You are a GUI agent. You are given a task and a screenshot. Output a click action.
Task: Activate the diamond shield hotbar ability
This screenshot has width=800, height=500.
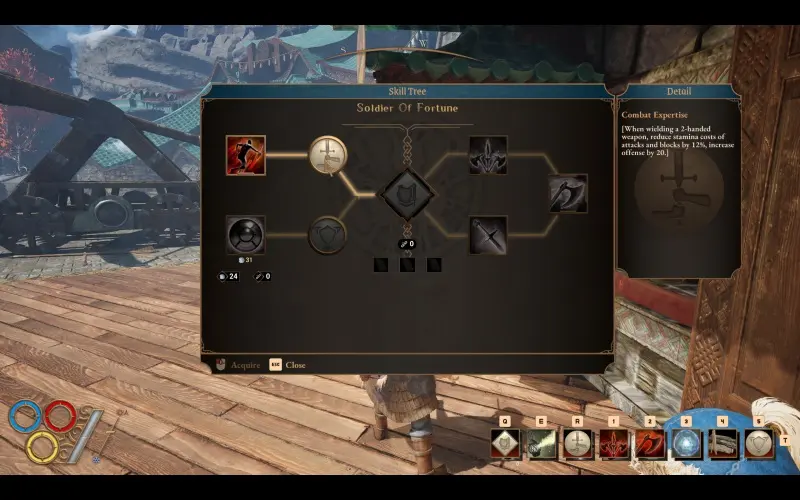506,443
